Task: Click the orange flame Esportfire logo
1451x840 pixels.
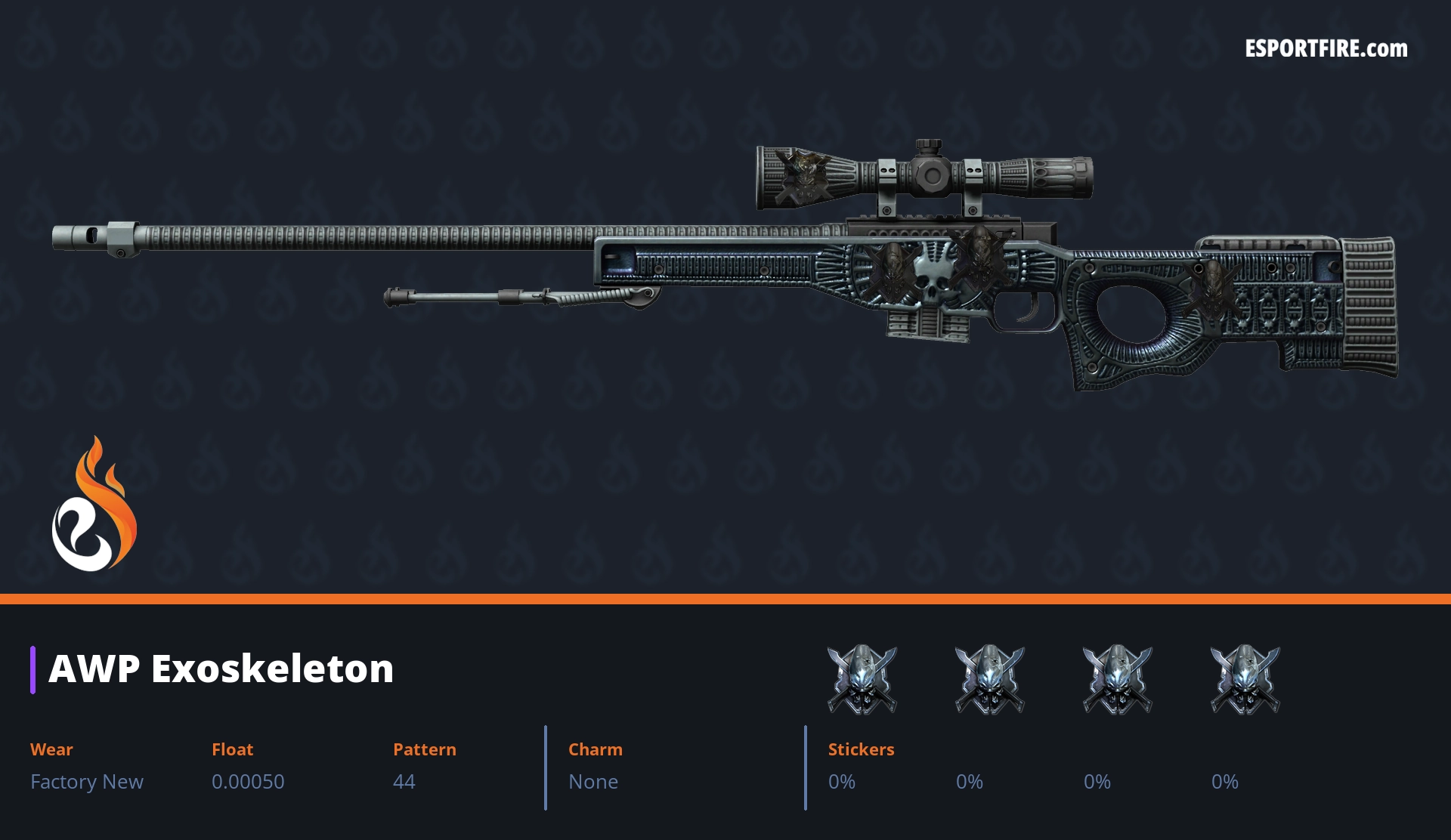Action: [94, 505]
